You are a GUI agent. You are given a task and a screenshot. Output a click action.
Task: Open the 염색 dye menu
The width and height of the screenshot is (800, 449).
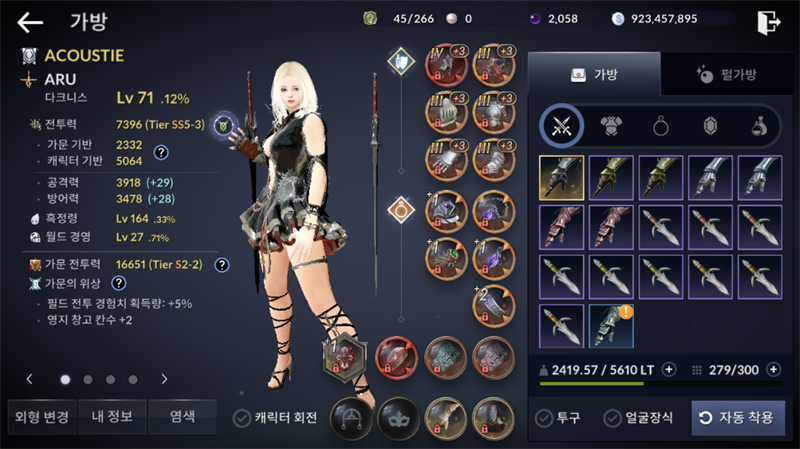(182, 416)
